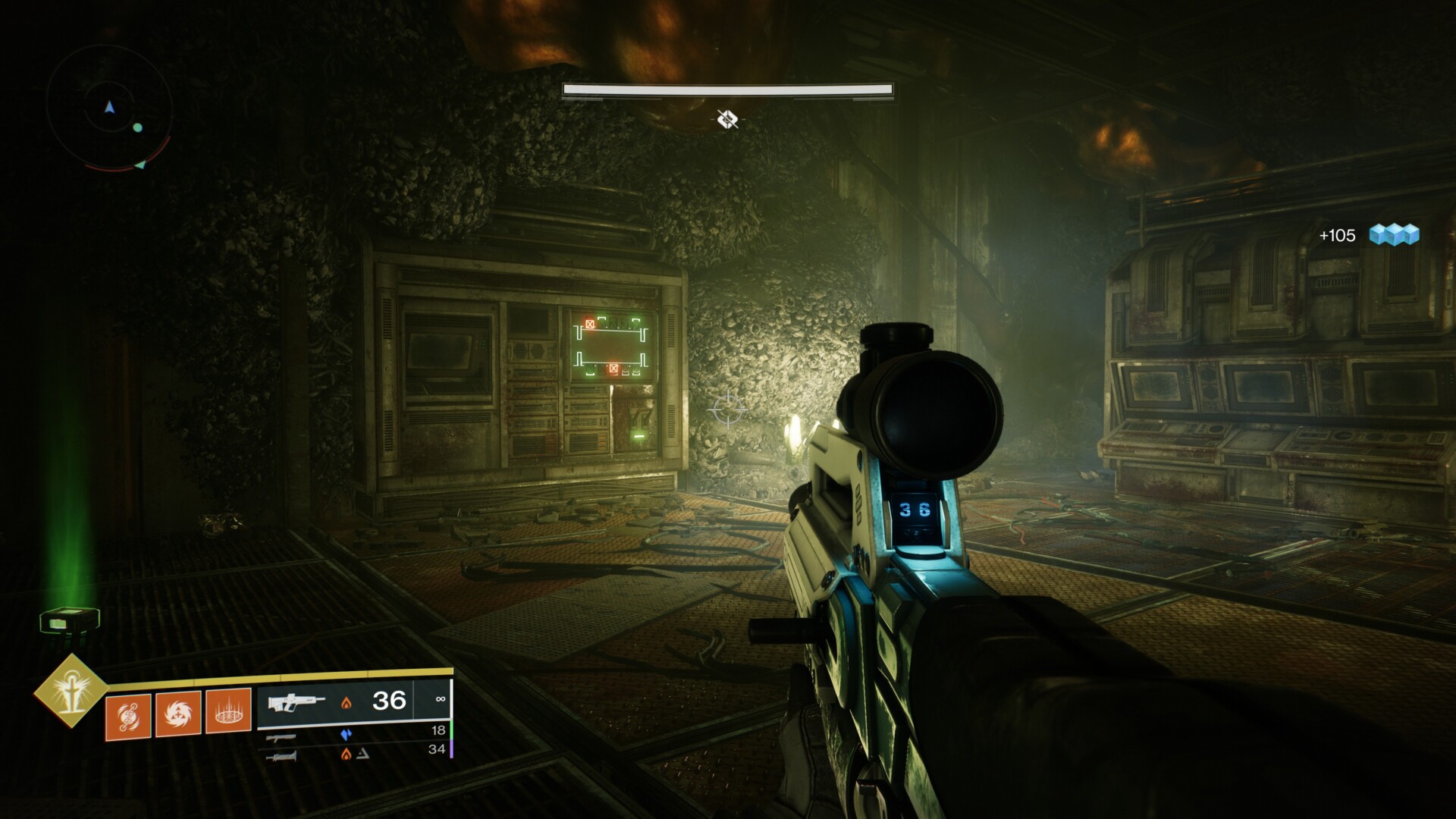1456x819 pixels.
Task: Switch to the shotgun with 18 ammo
Action: [x=353, y=733]
